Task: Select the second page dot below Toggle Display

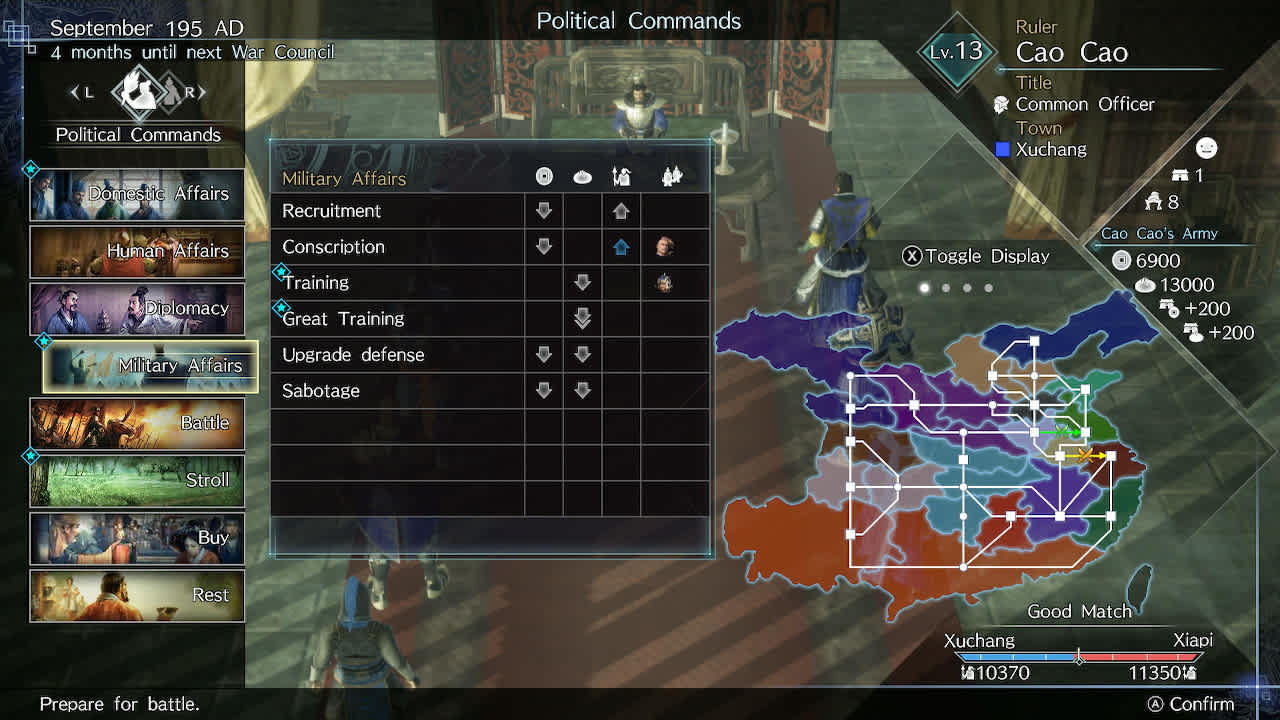Action: coord(945,286)
